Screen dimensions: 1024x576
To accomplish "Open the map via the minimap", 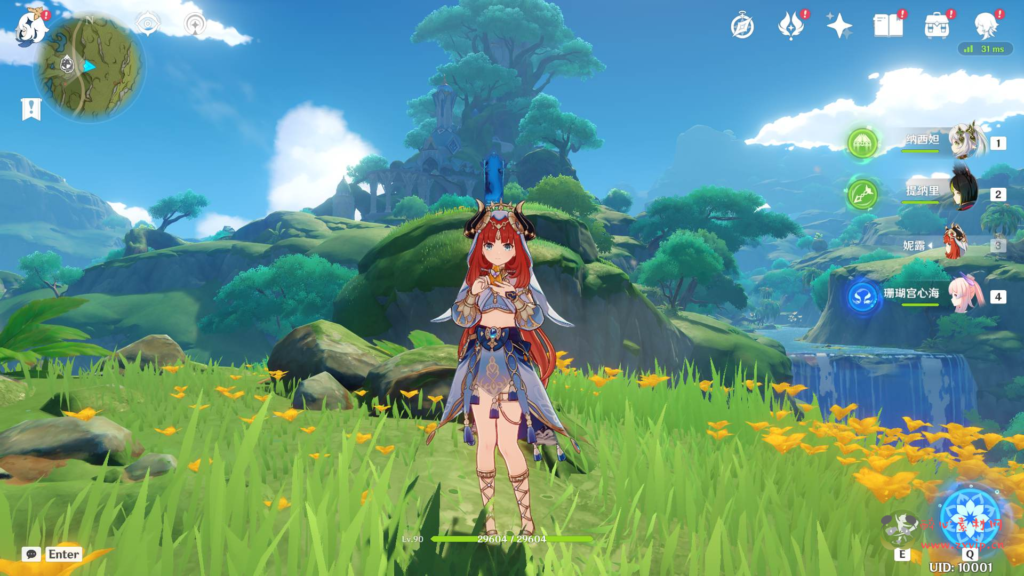I will tap(89, 66).
